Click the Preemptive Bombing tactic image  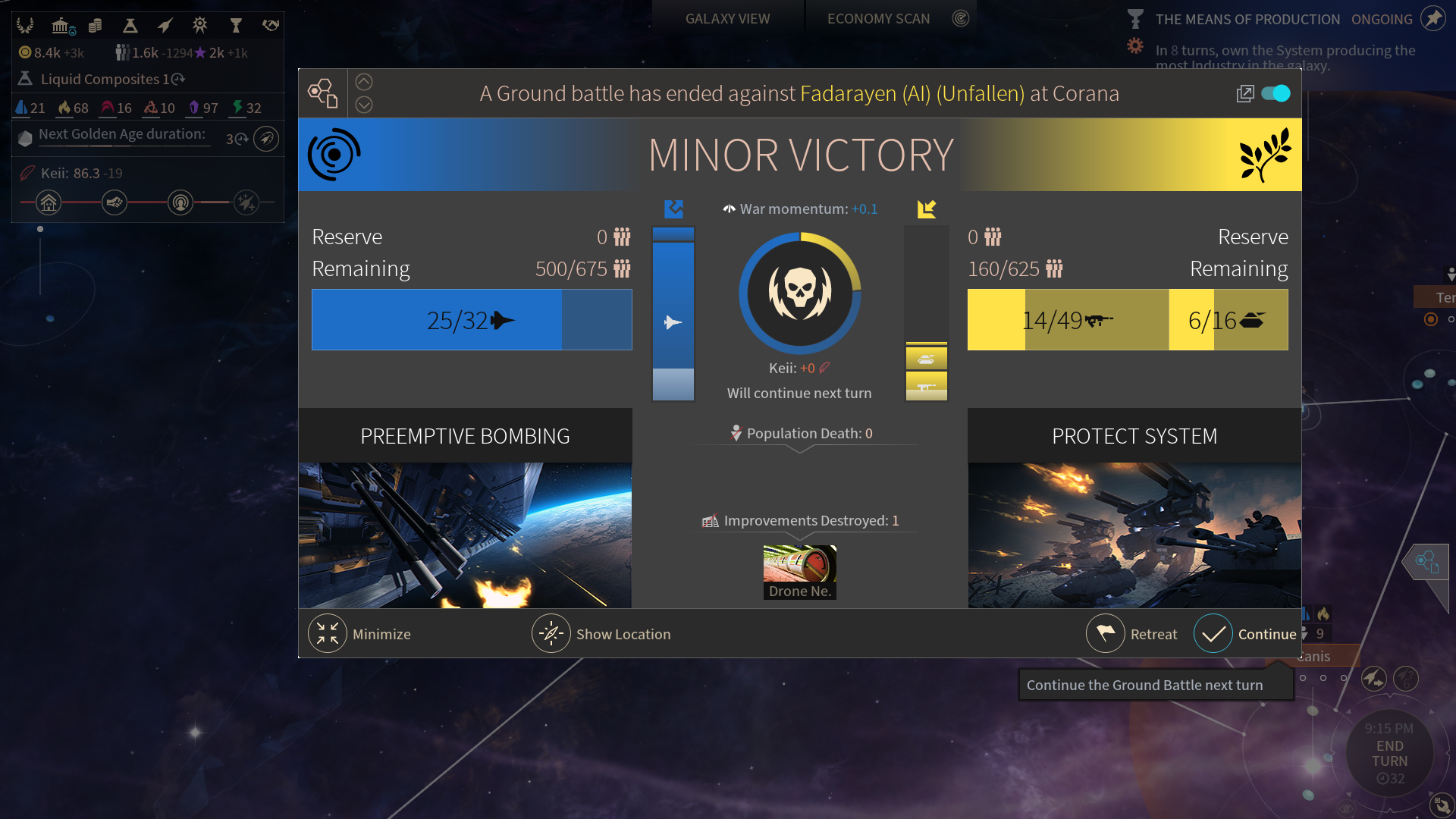point(465,535)
